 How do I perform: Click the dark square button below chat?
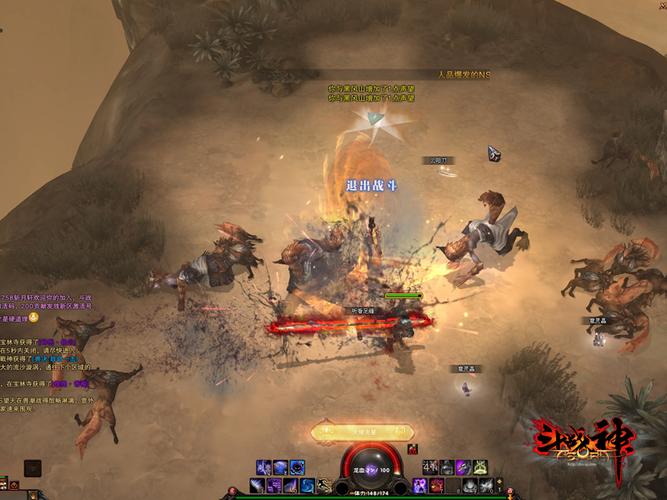click(x=33, y=467)
